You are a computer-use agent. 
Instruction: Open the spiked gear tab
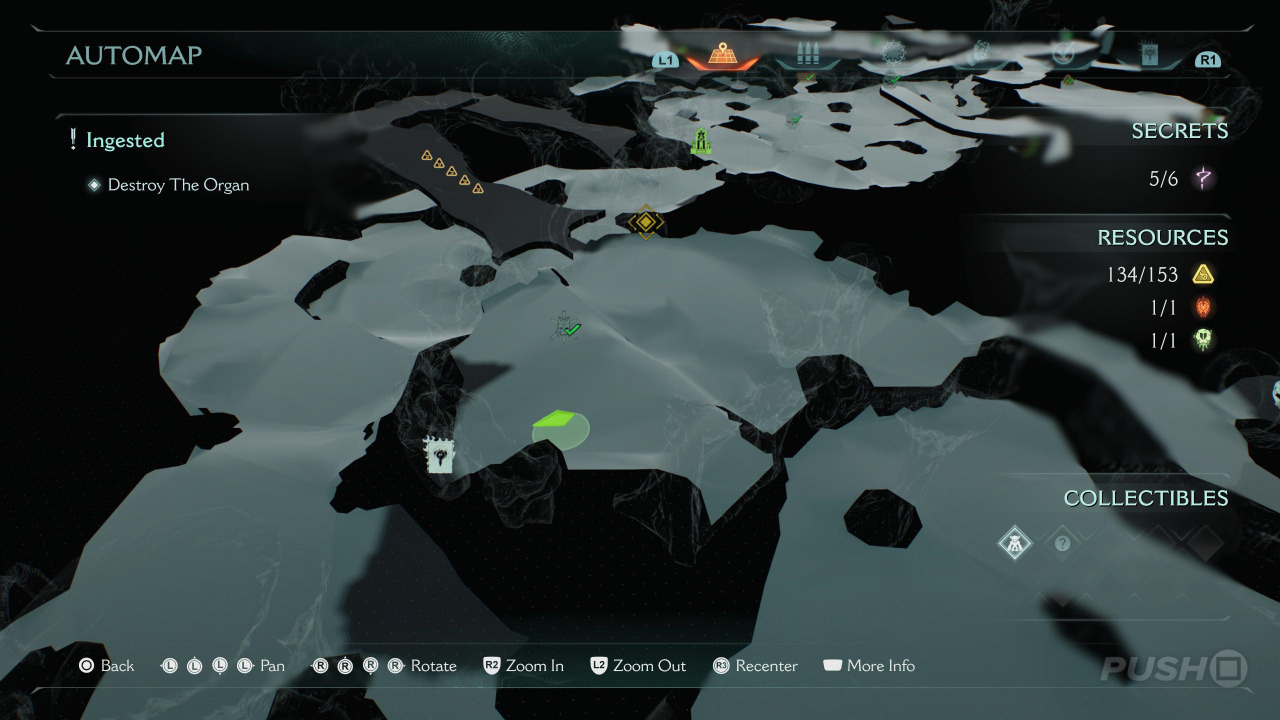[893, 53]
